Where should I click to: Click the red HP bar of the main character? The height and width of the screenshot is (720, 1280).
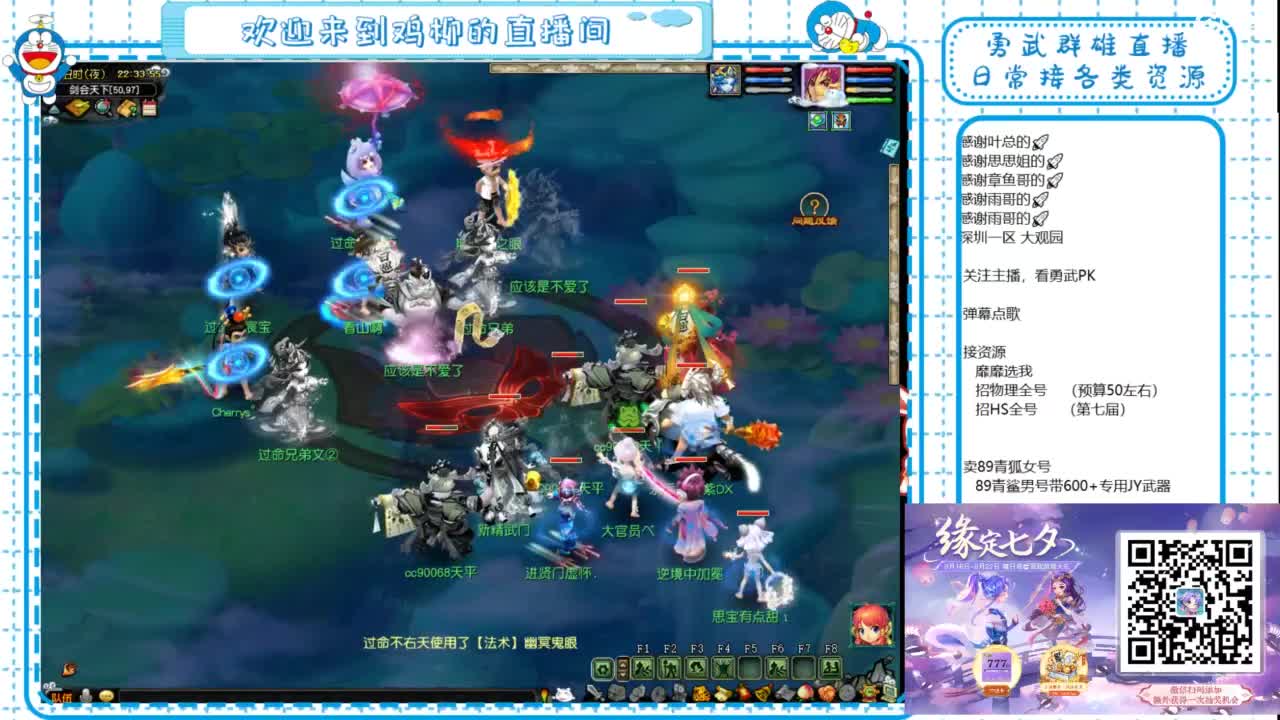(x=865, y=70)
